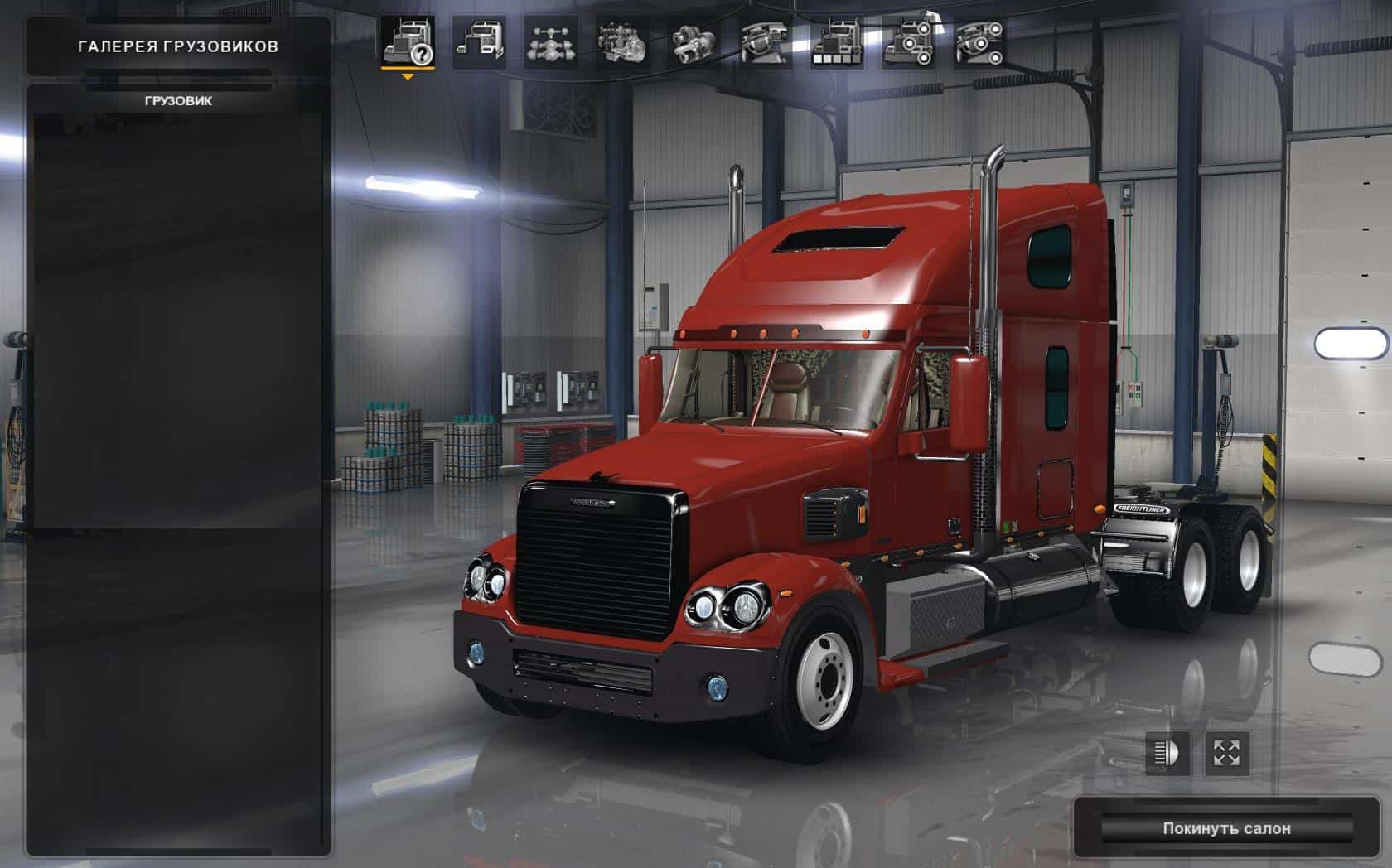This screenshot has width=1392, height=868.
Task: Click the fullscreen view arrows button
Action: tap(1226, 753)
